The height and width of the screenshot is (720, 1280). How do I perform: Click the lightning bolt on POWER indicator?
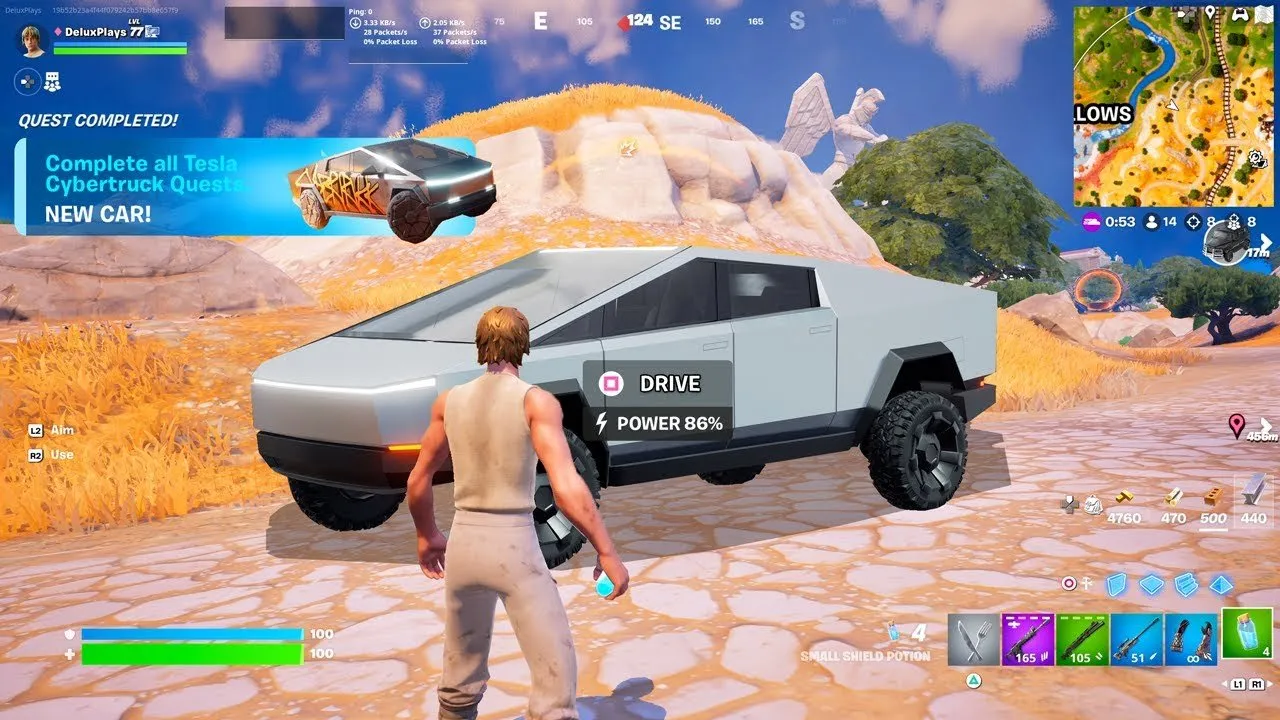[x=601, y=424]
